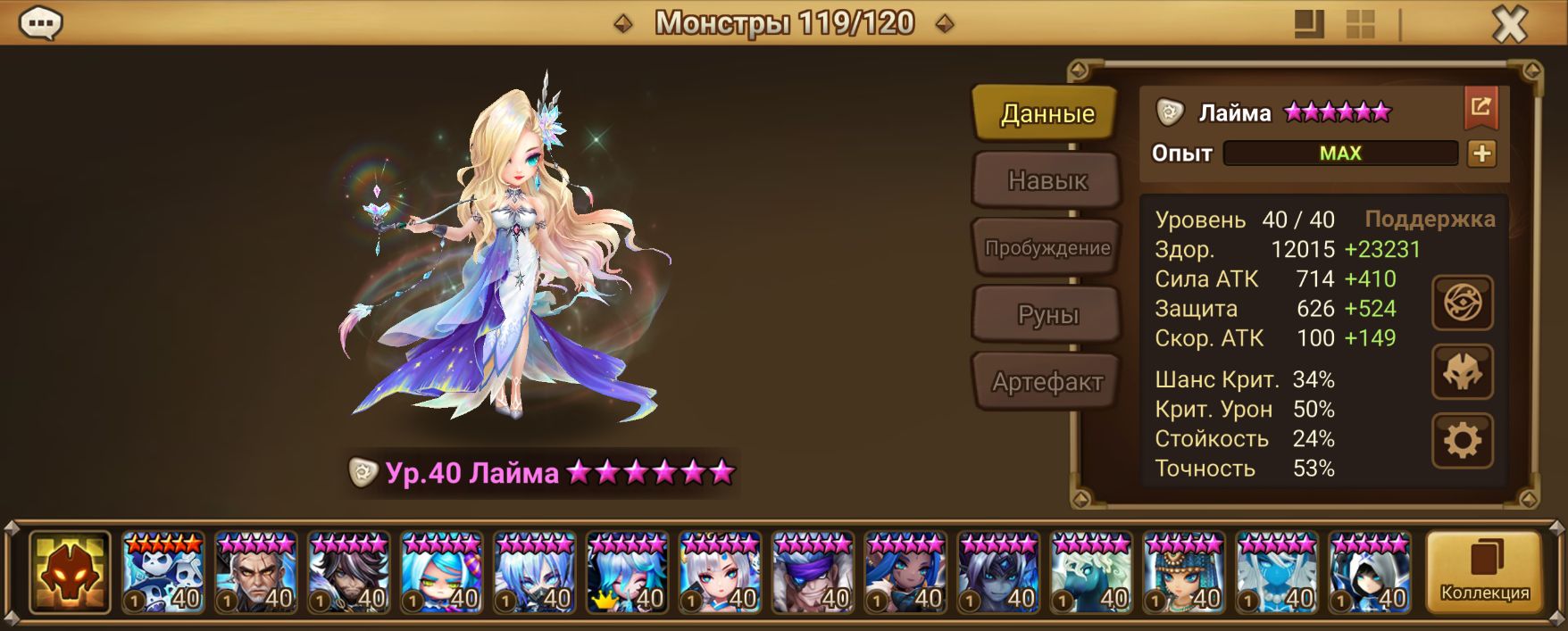Select the Пробуждение tab

click(x=1047, y=248)
